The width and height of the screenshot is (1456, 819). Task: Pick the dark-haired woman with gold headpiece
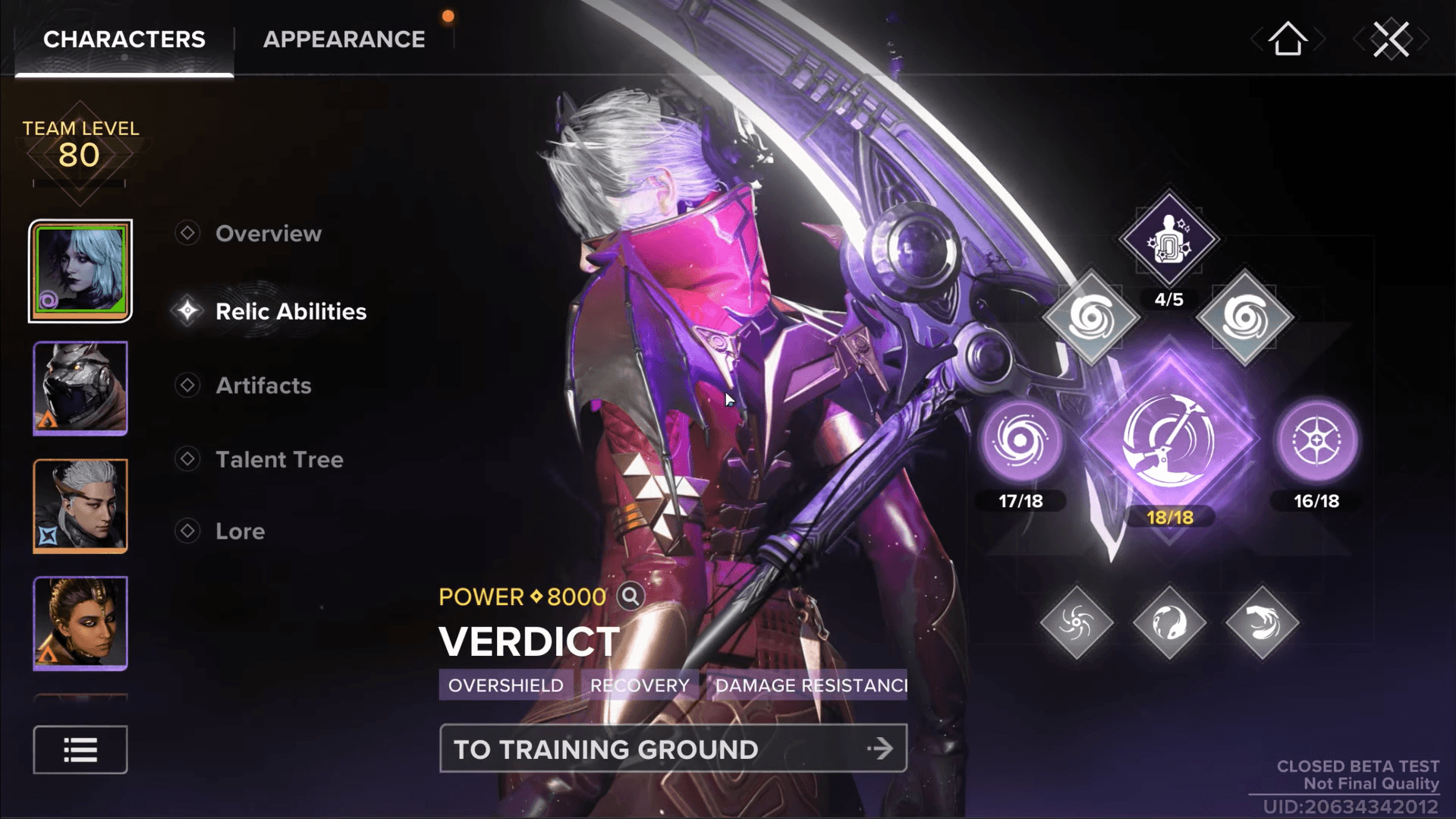[80, 623]
